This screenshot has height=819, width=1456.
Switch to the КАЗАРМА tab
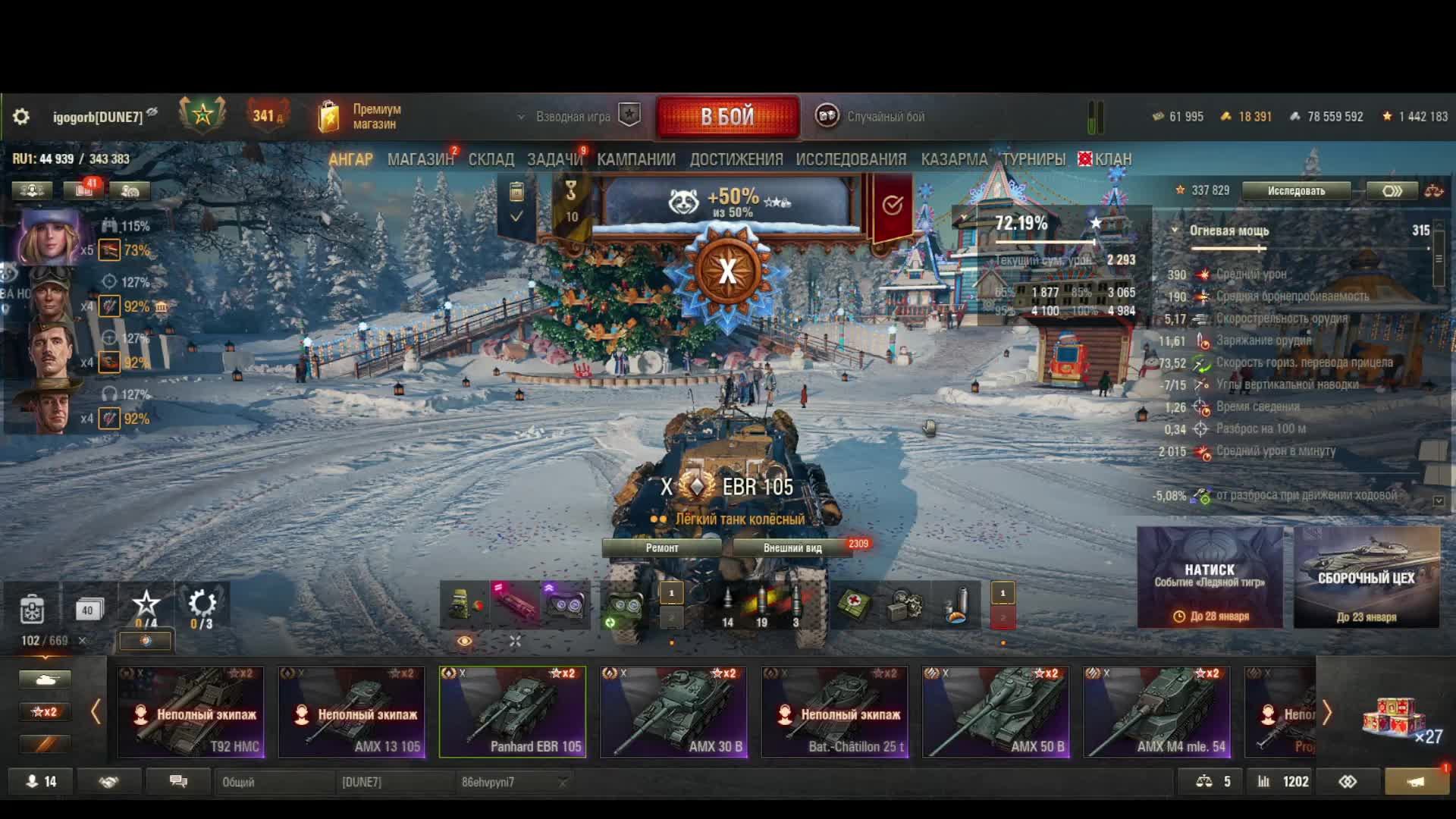click(954, 159)
